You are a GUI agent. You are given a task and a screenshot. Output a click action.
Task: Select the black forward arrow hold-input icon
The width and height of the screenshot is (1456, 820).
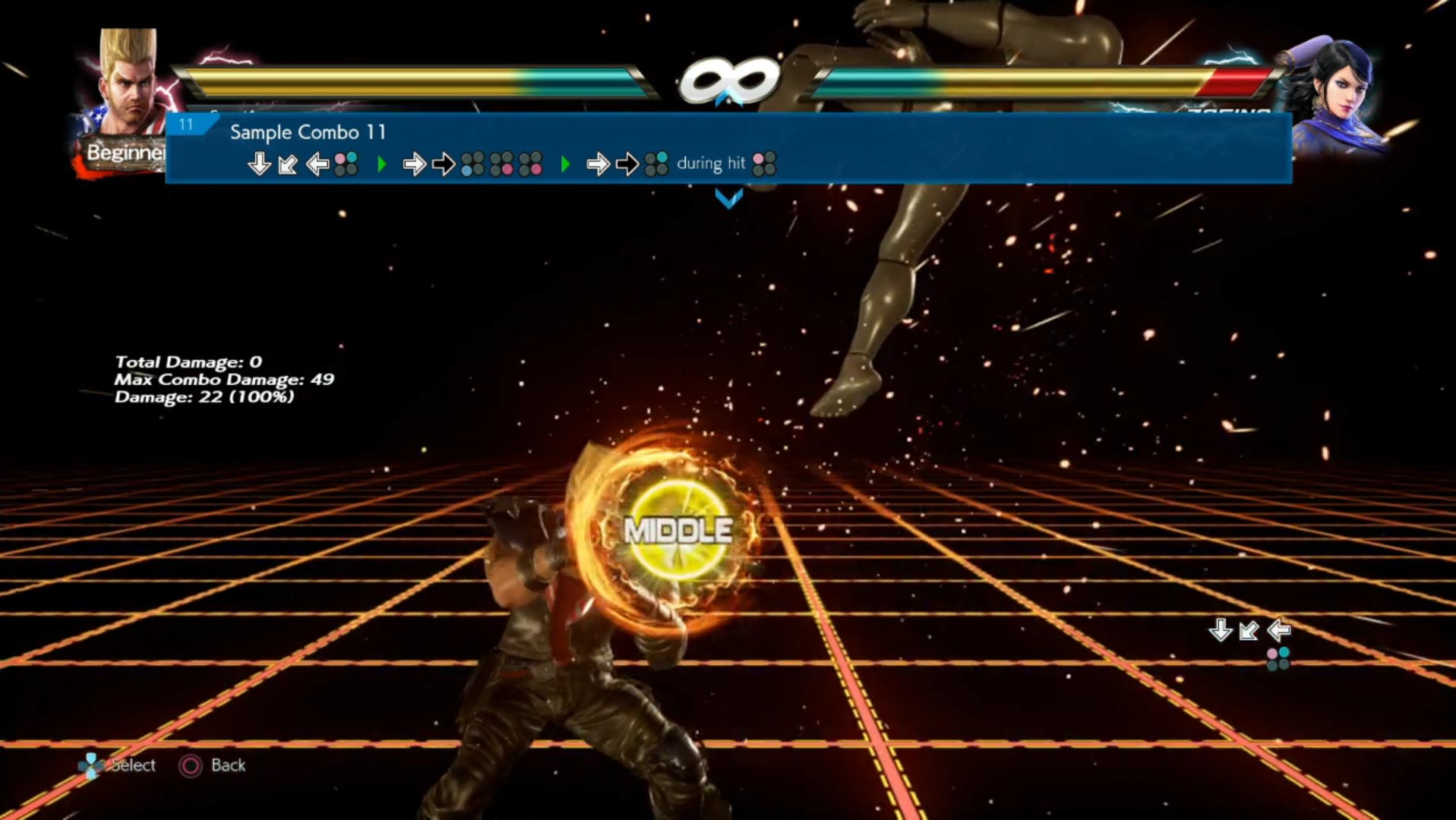443,162
